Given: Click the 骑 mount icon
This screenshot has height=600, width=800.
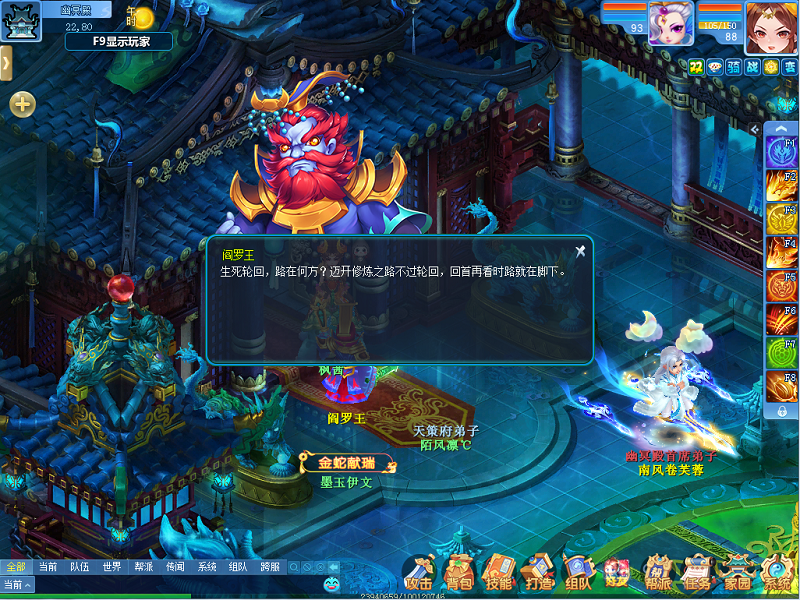Looking at the screenshot, I should [x=733, y=67].
